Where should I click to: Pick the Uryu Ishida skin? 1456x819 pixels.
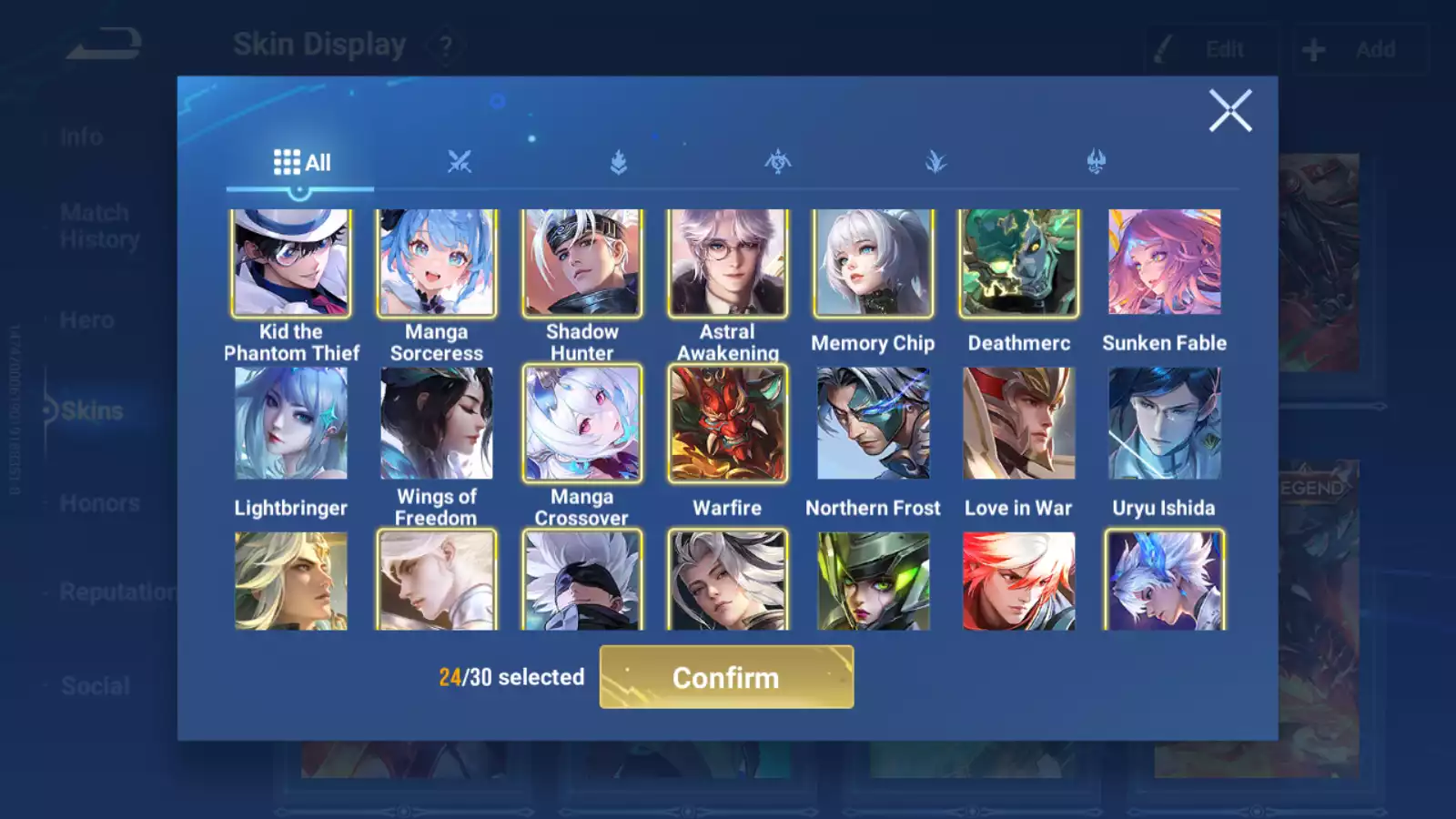coord(1165,423)
